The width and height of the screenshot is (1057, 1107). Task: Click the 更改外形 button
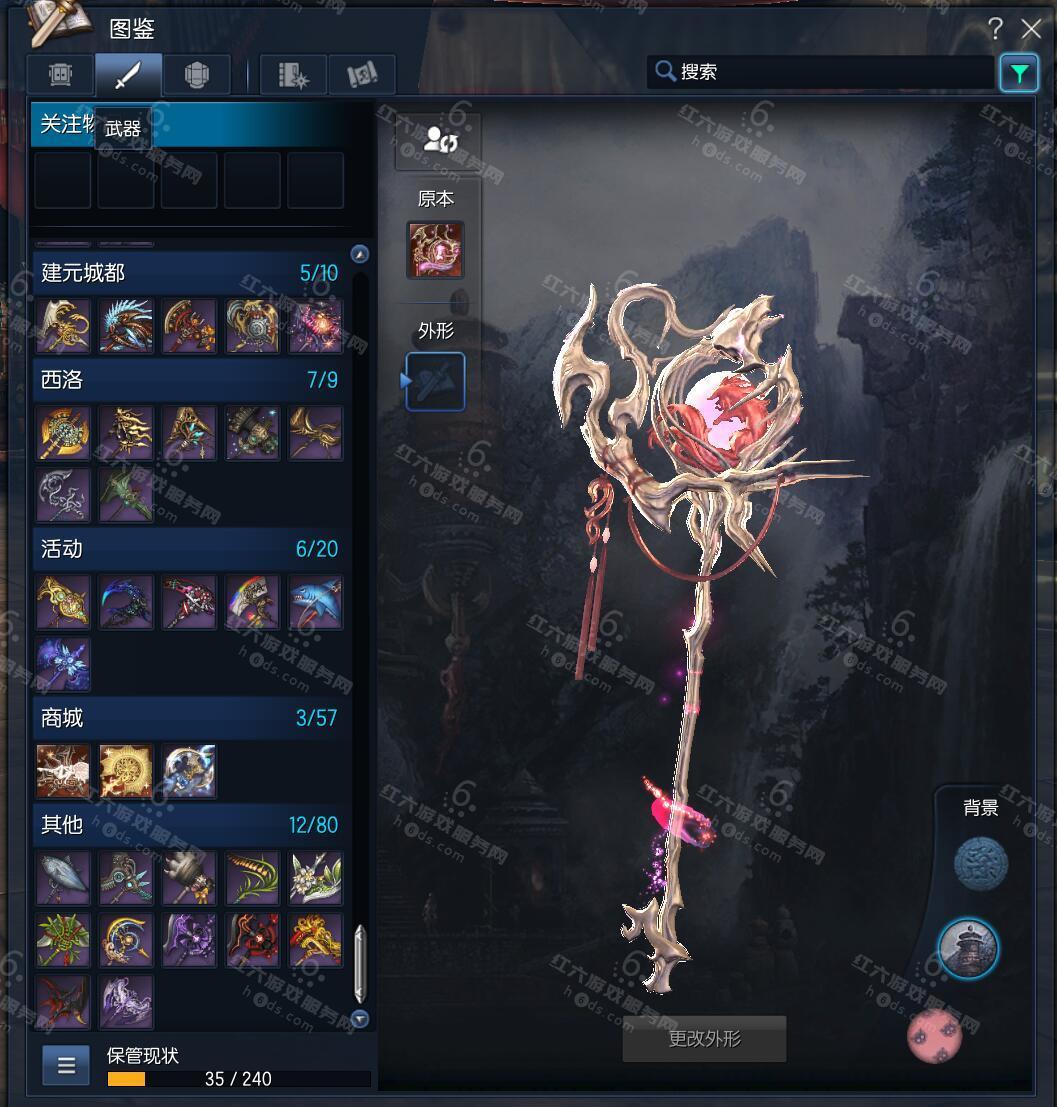704,1039
